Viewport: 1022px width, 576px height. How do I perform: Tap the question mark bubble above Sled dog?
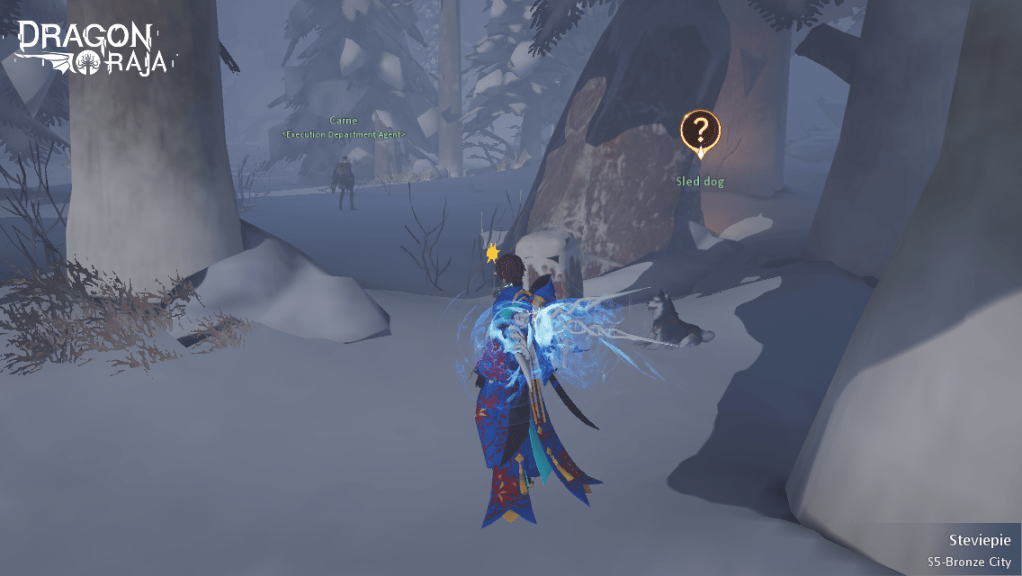coord(700,131)
